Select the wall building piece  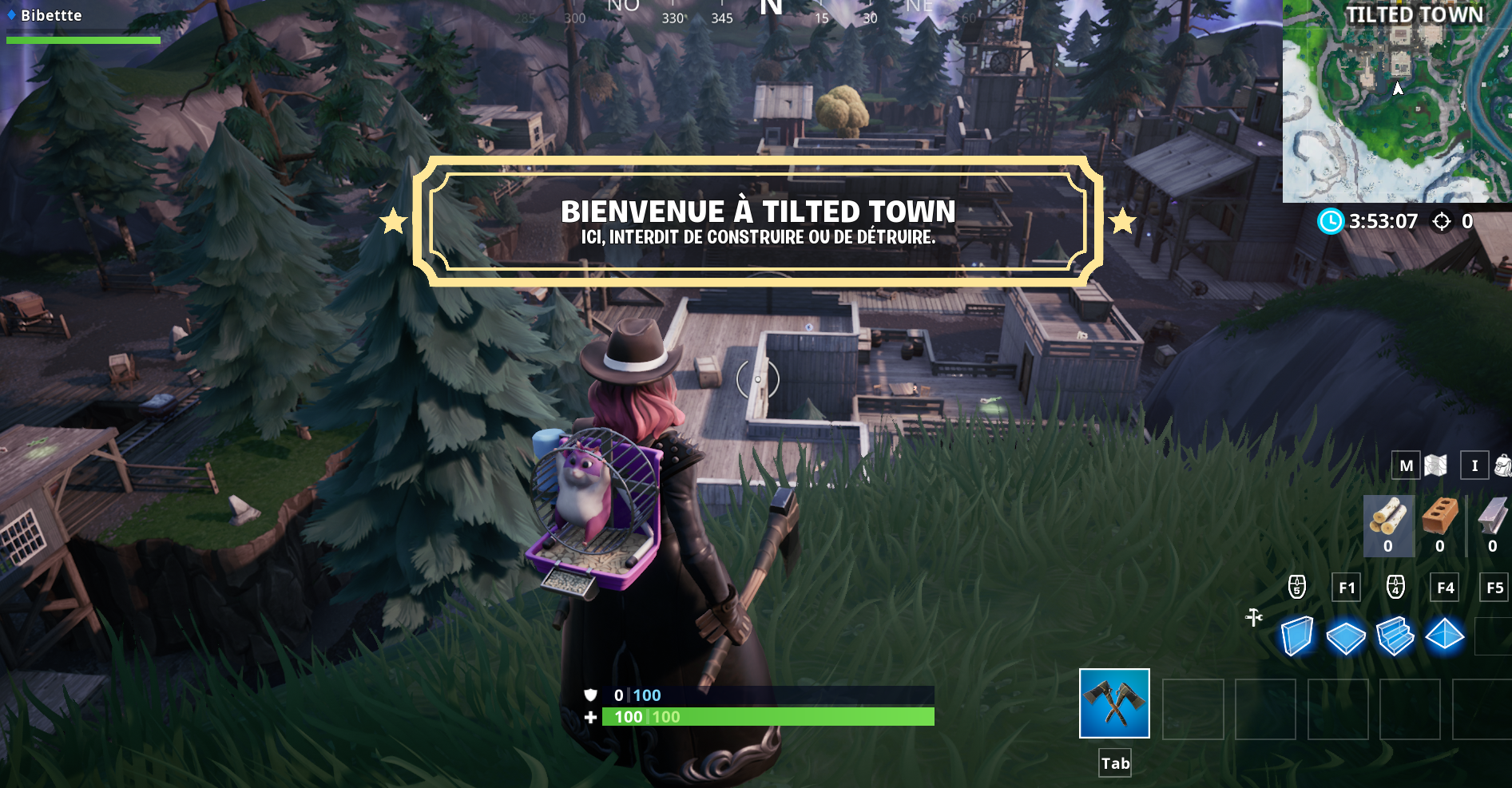coord(1299,636)
